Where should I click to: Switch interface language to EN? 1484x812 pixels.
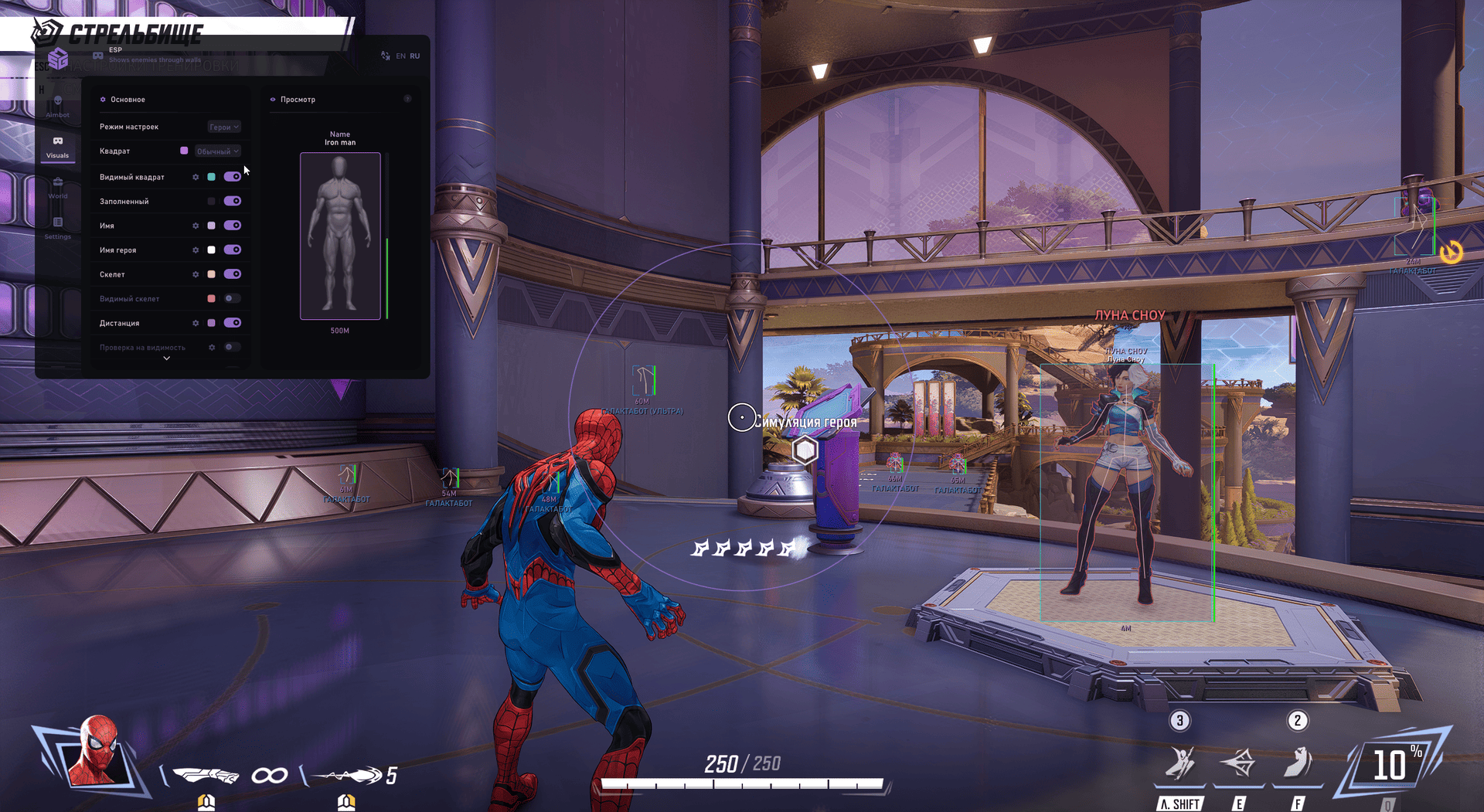(400, 56)
